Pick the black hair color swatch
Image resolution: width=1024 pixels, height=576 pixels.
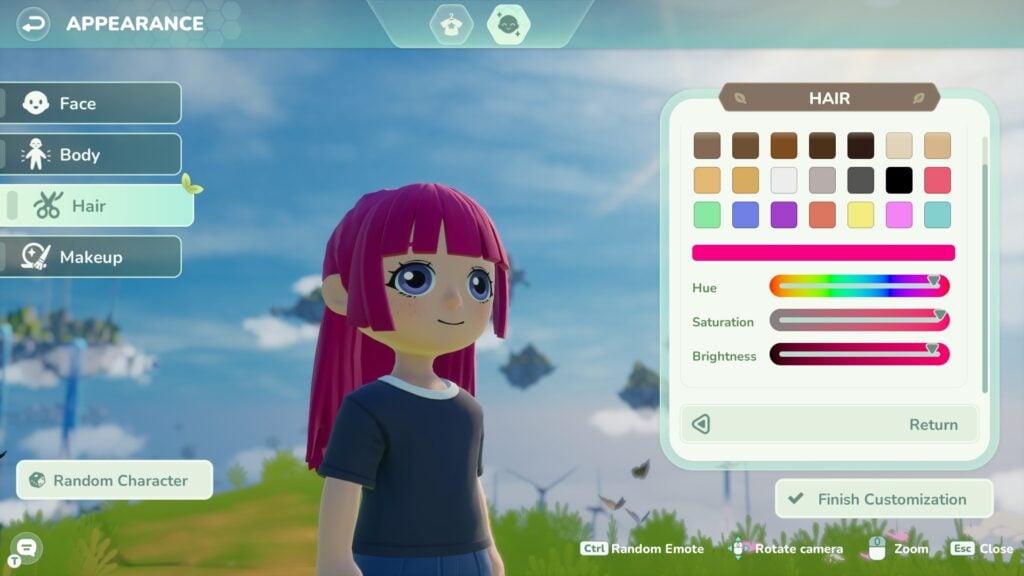tap(899, 180)
